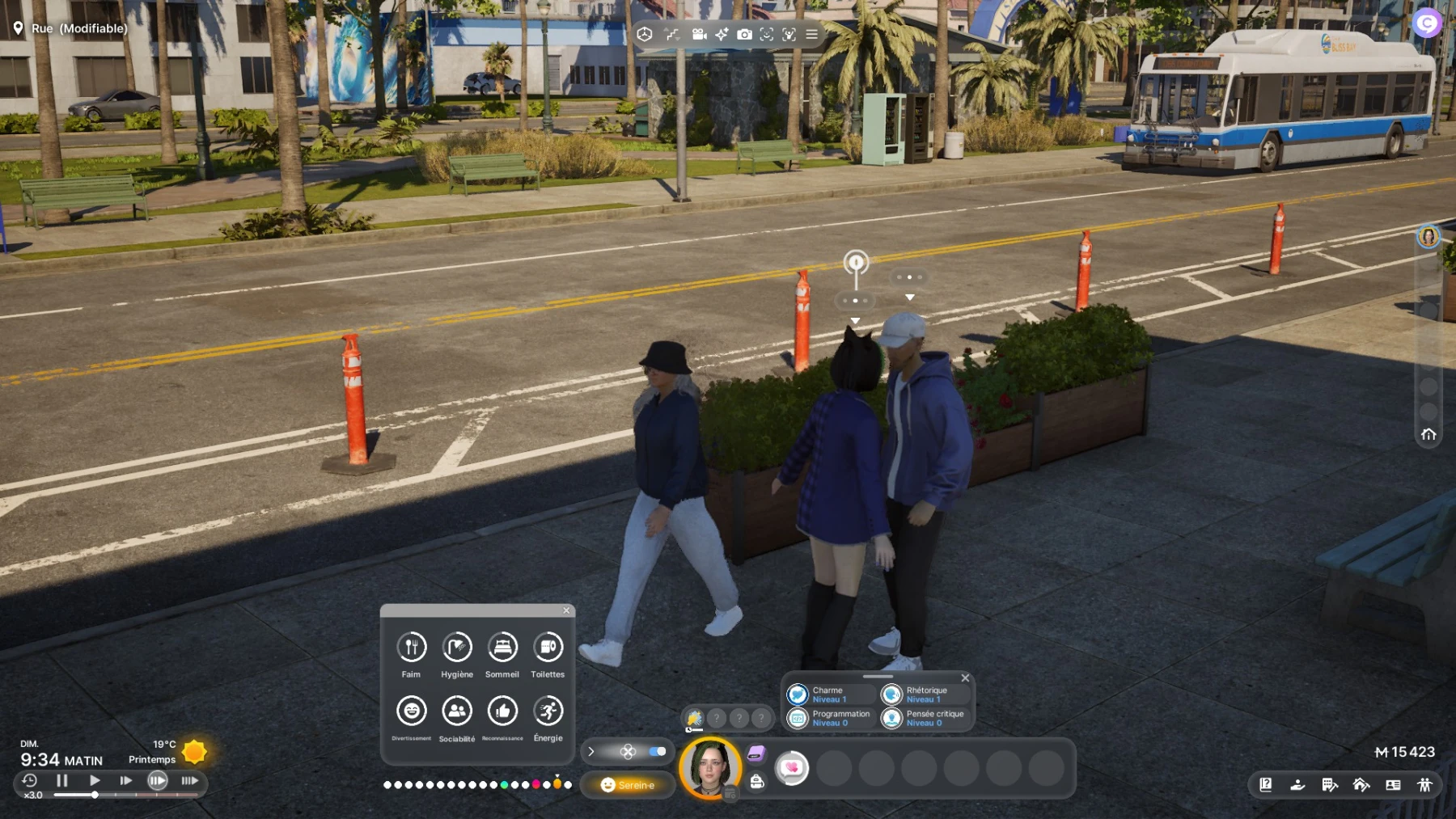Set game speed to normal play

(x=95, y=781)
